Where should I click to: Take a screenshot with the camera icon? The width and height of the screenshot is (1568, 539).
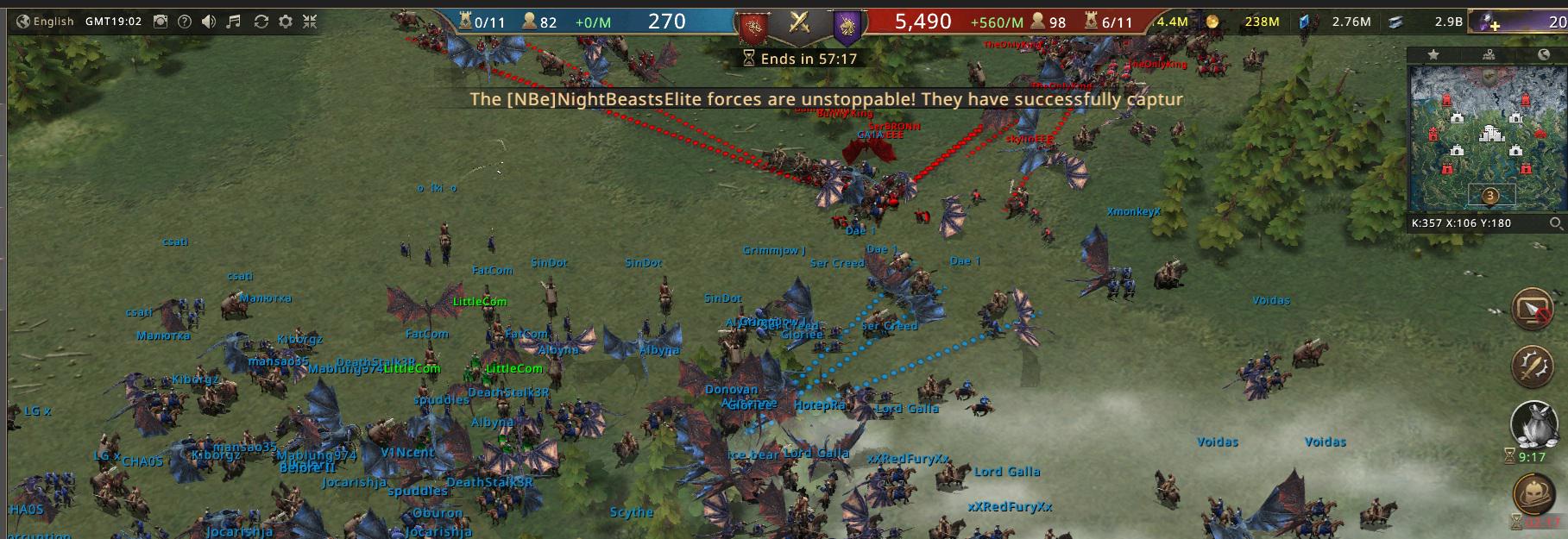[161, 22]
